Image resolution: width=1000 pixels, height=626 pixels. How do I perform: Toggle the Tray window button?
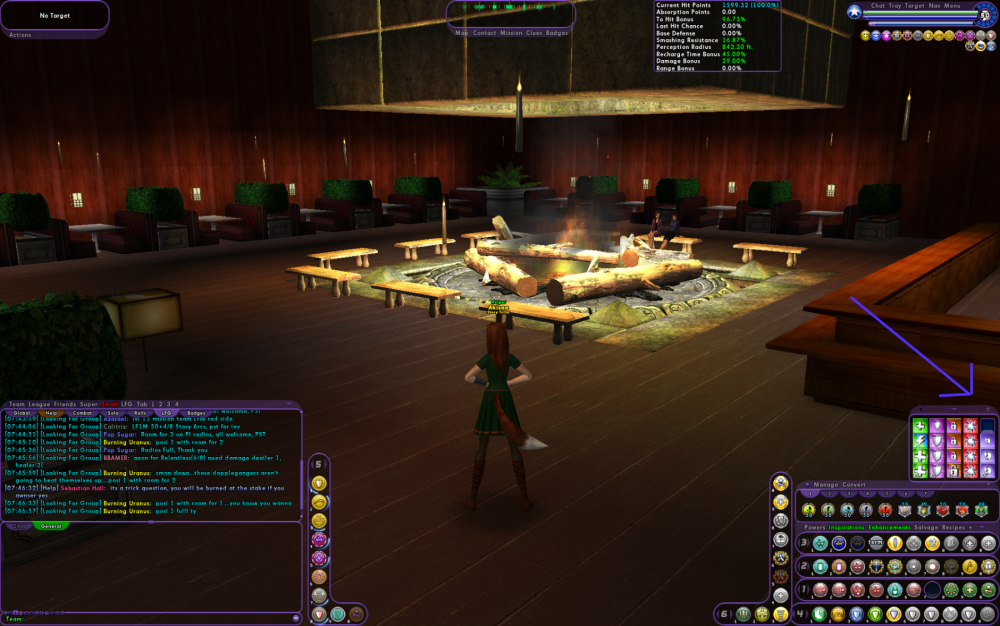pos(895,6)
